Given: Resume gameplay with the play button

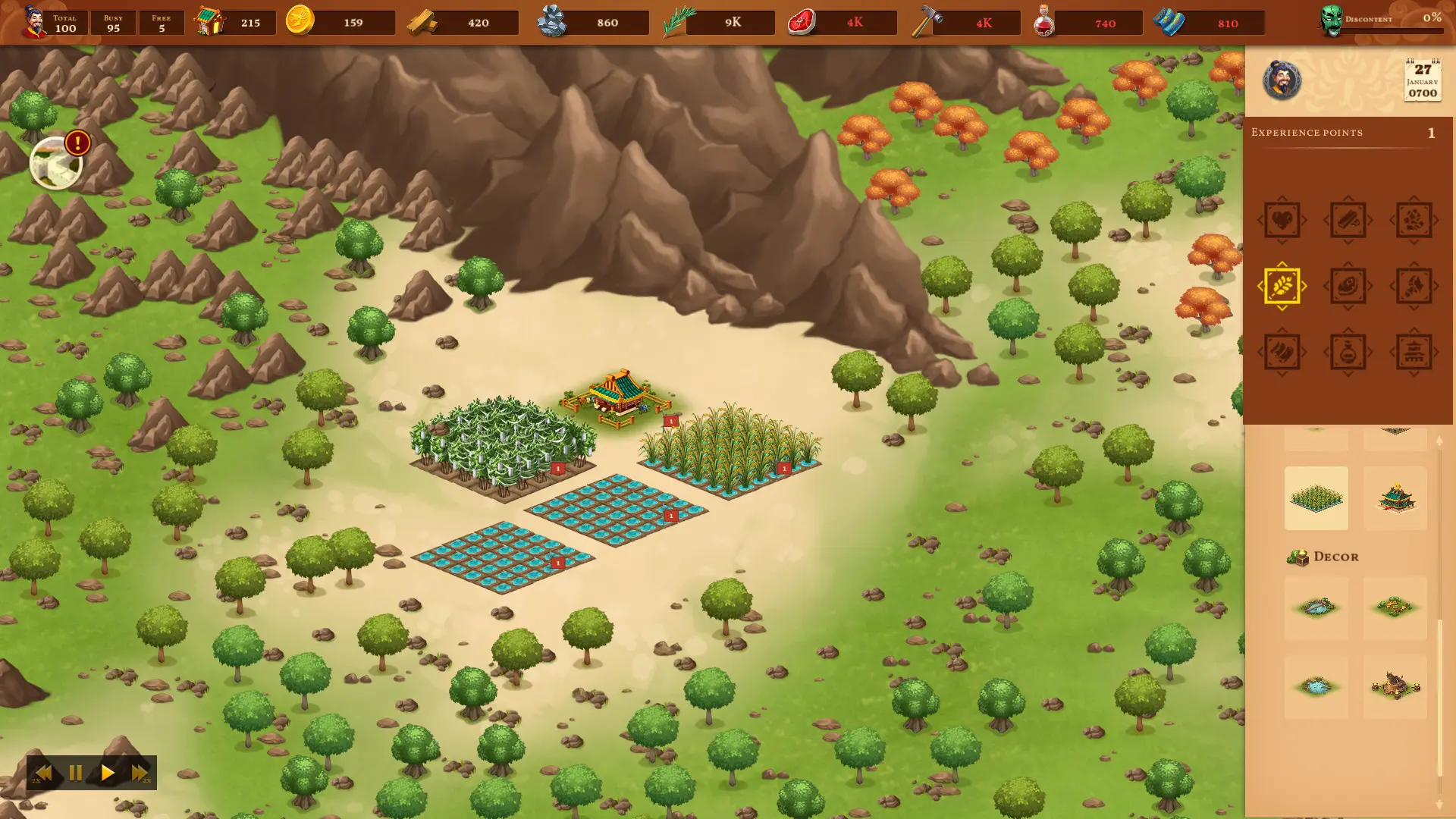Looking at the screenshot, I should coord(107,773).
